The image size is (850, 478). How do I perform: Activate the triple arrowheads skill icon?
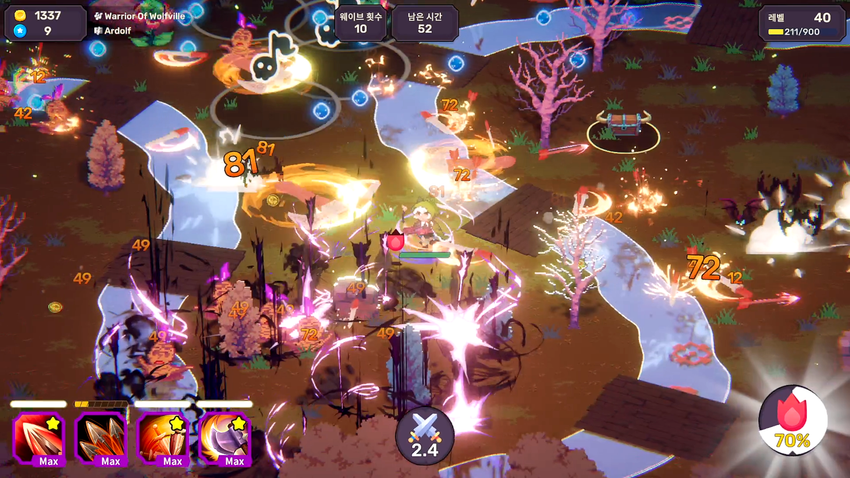(x=101, y=437)
